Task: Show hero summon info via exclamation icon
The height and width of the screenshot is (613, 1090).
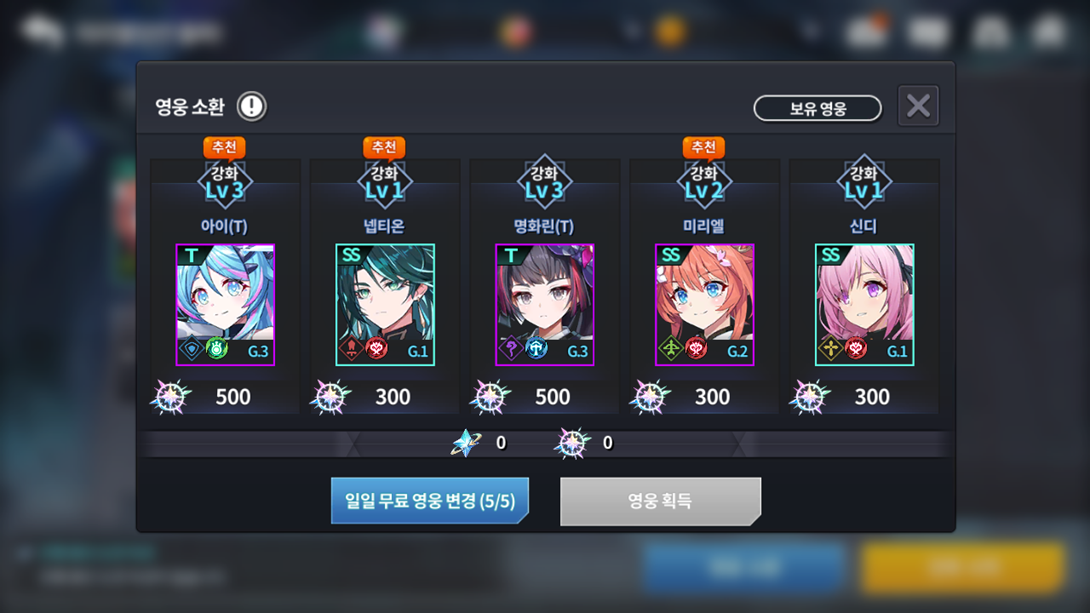Action: (251, 106)
